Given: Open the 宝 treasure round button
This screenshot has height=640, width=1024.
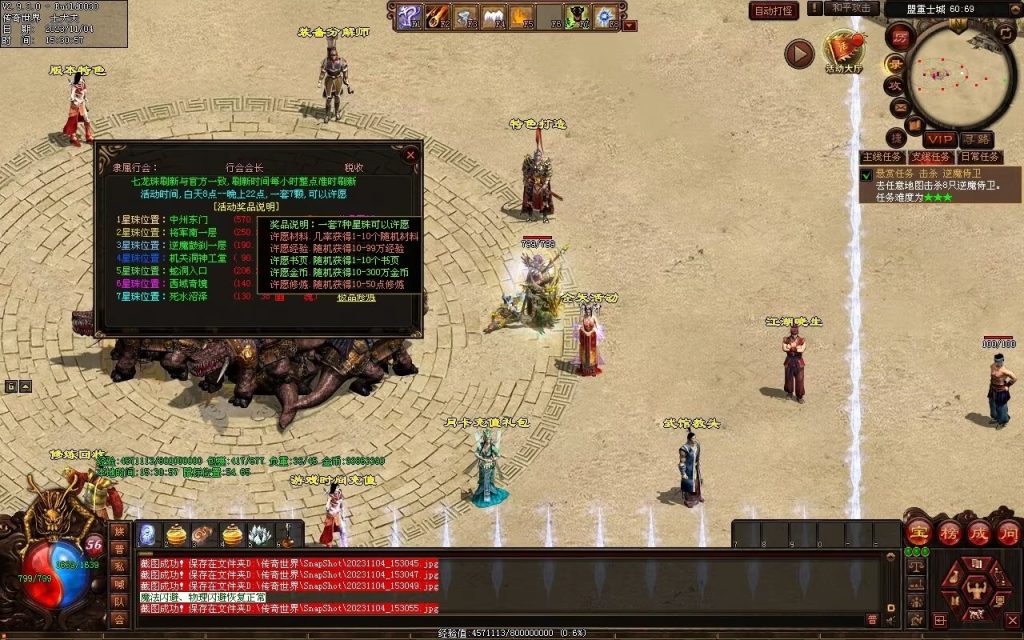Looking at the screenshot, I should pyautogui.click(x=918, y=531).
